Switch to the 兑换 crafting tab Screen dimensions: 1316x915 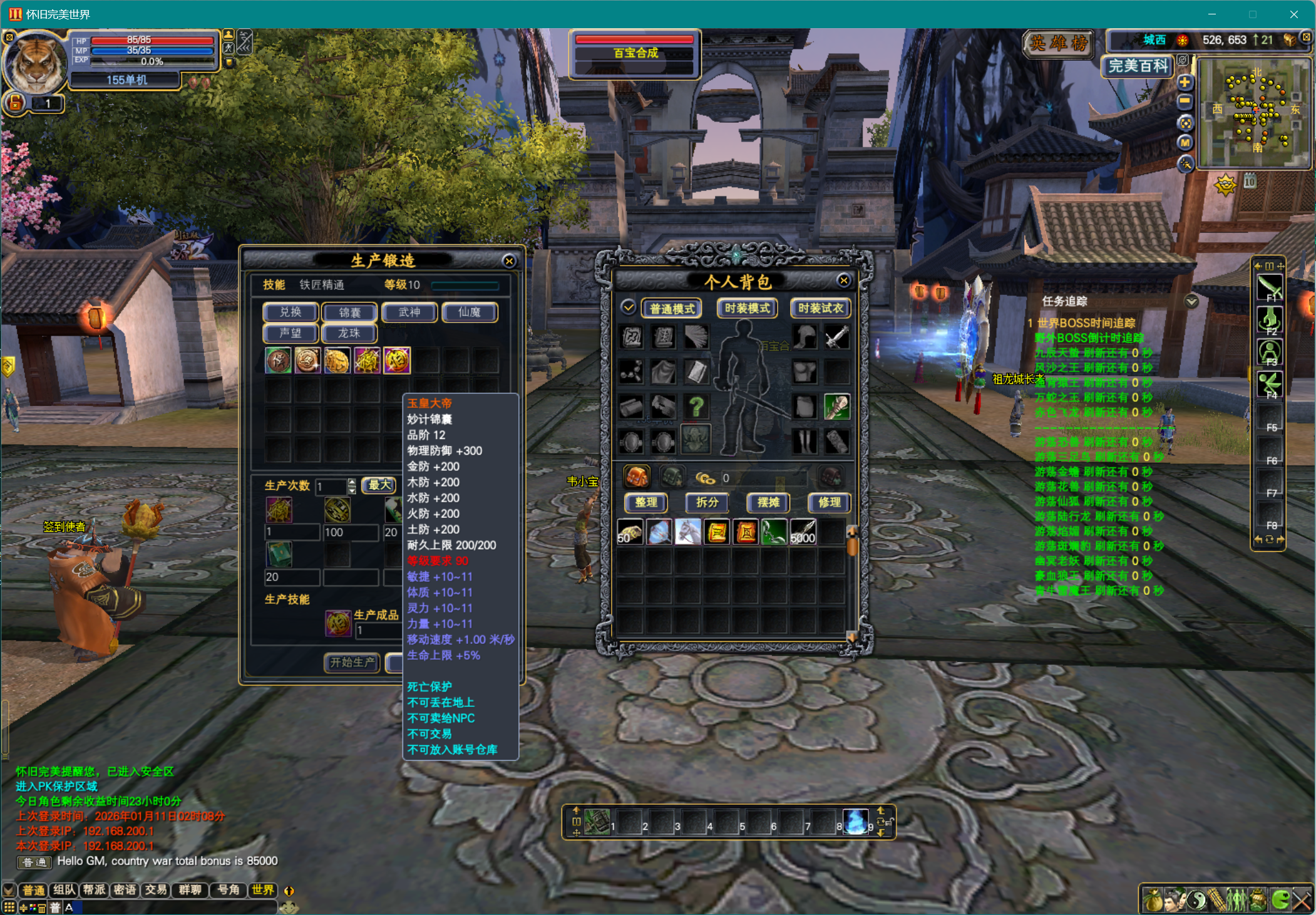(x=290, y=312)
